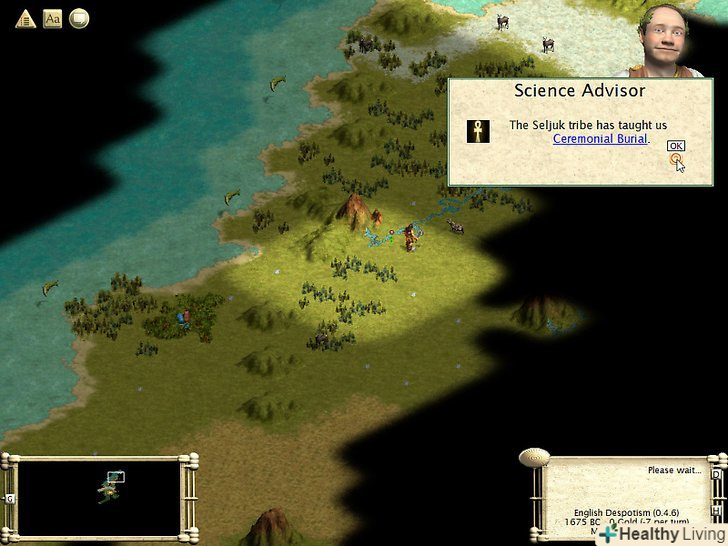Toggle the G button beside the minimap

9,498
